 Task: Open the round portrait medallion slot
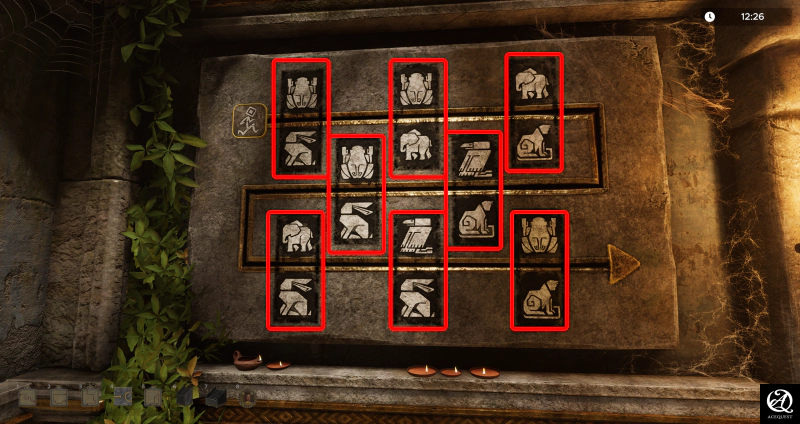point(247,398)
